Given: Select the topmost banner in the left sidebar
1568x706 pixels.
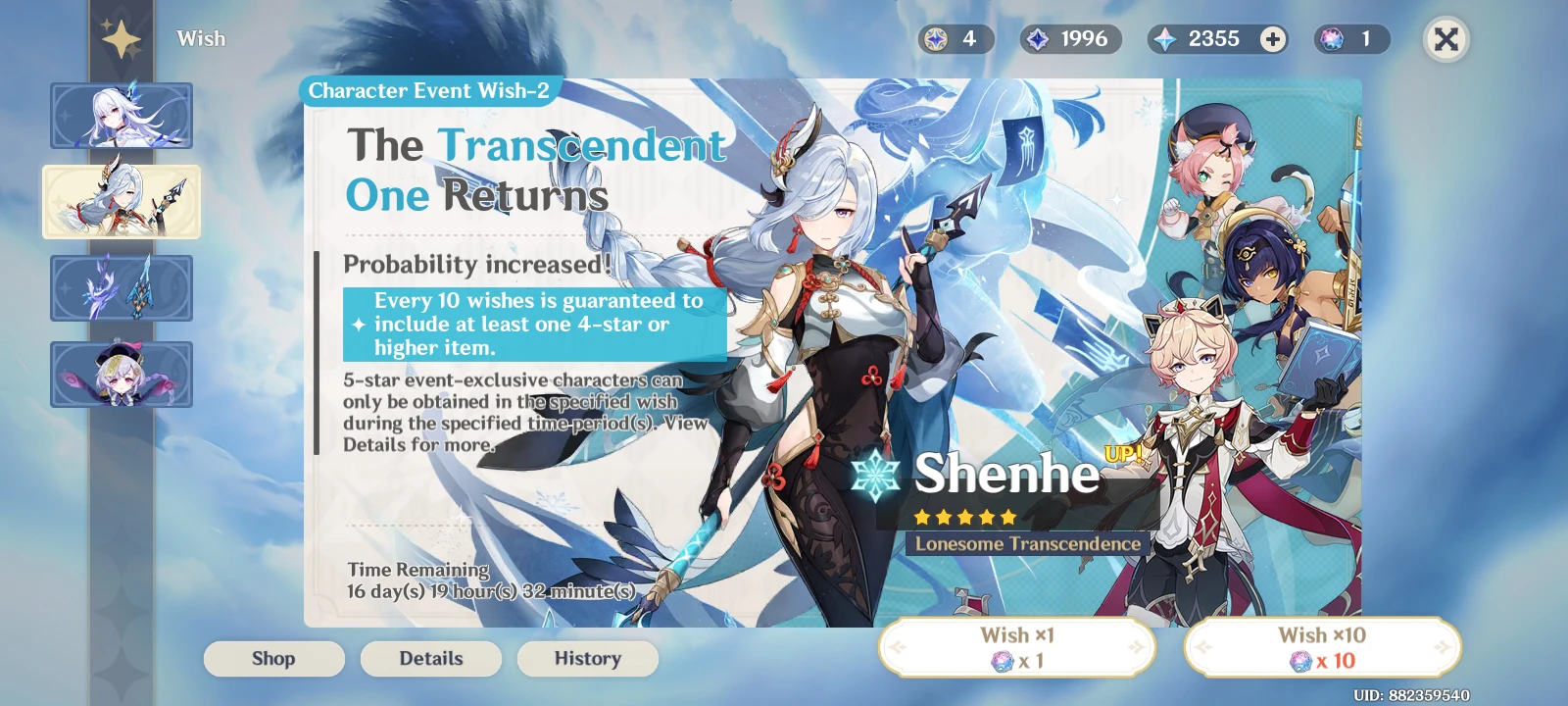Looking at the screenshot, I should 122,115.
